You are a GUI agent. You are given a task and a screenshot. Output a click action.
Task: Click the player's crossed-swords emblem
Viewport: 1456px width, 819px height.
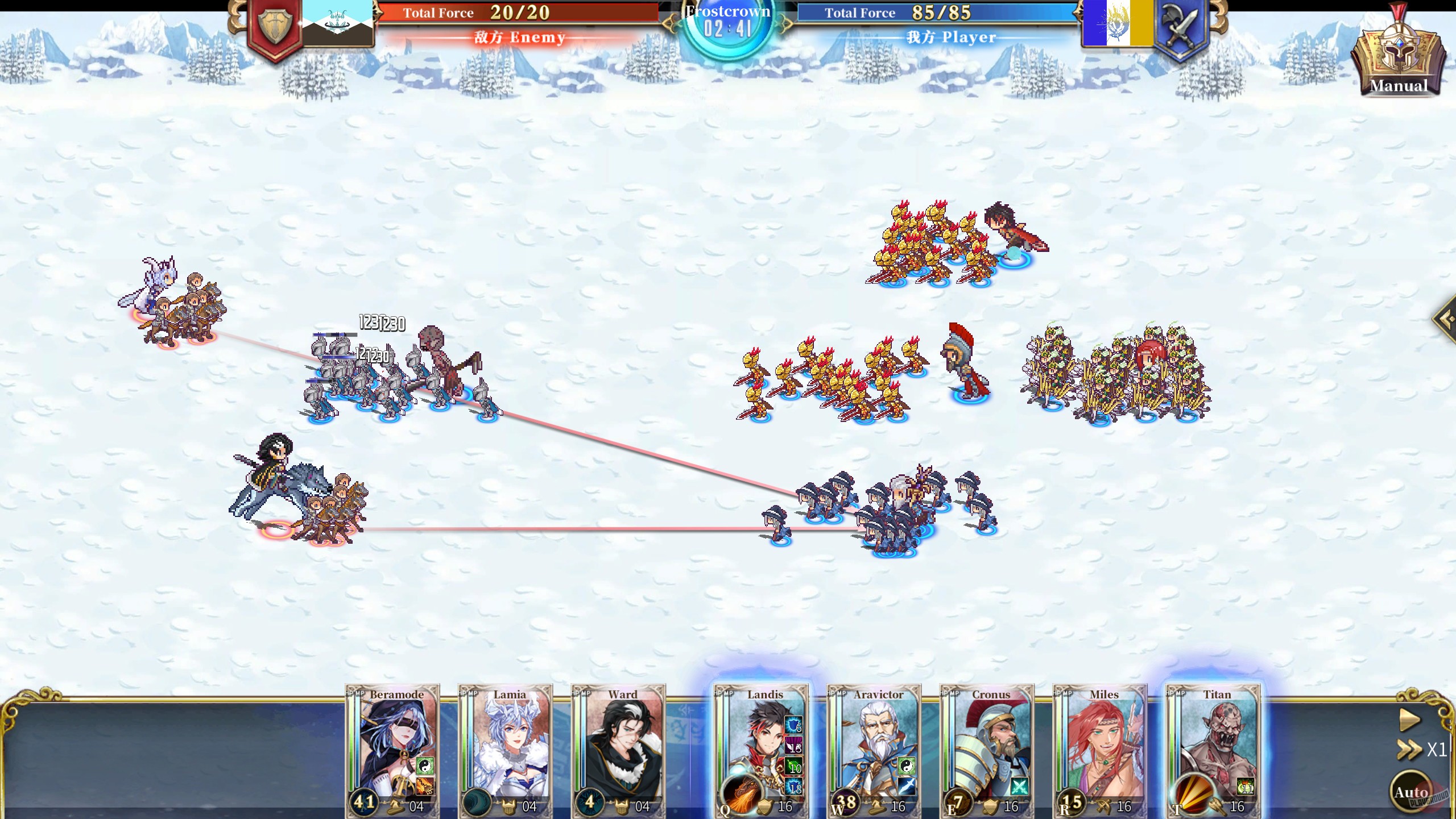[x=1180, y=26]
